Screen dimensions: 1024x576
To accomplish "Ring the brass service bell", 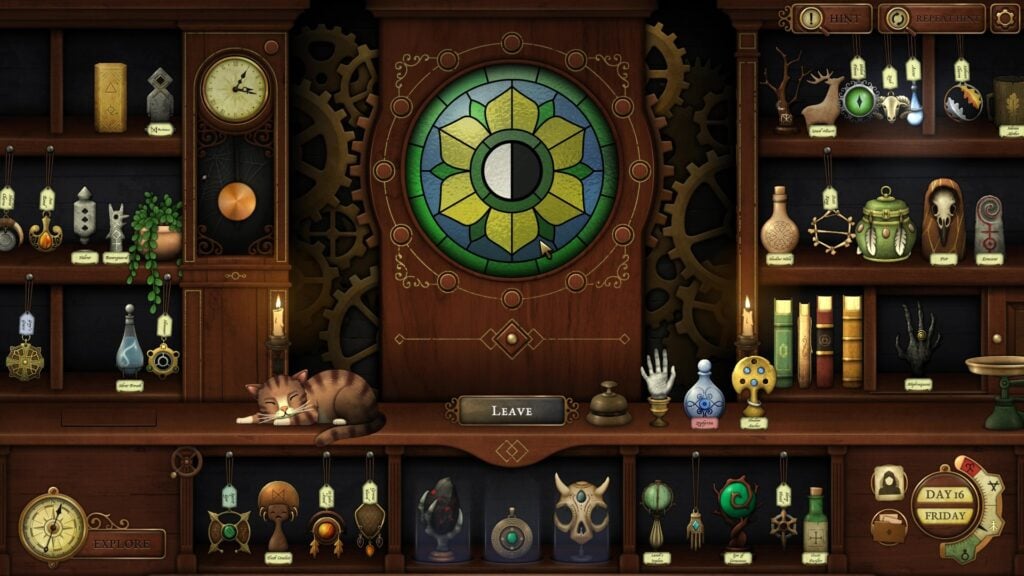I will (x=608, y=405).
